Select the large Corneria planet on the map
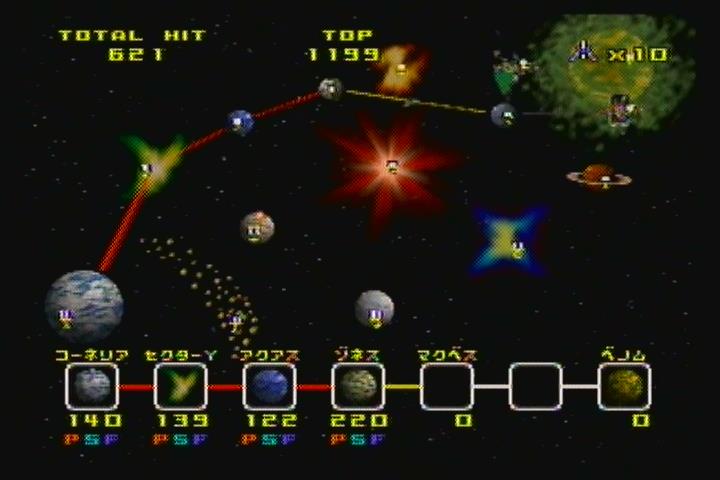Screen dimensions: 720x480 click(x=84, y=303)
